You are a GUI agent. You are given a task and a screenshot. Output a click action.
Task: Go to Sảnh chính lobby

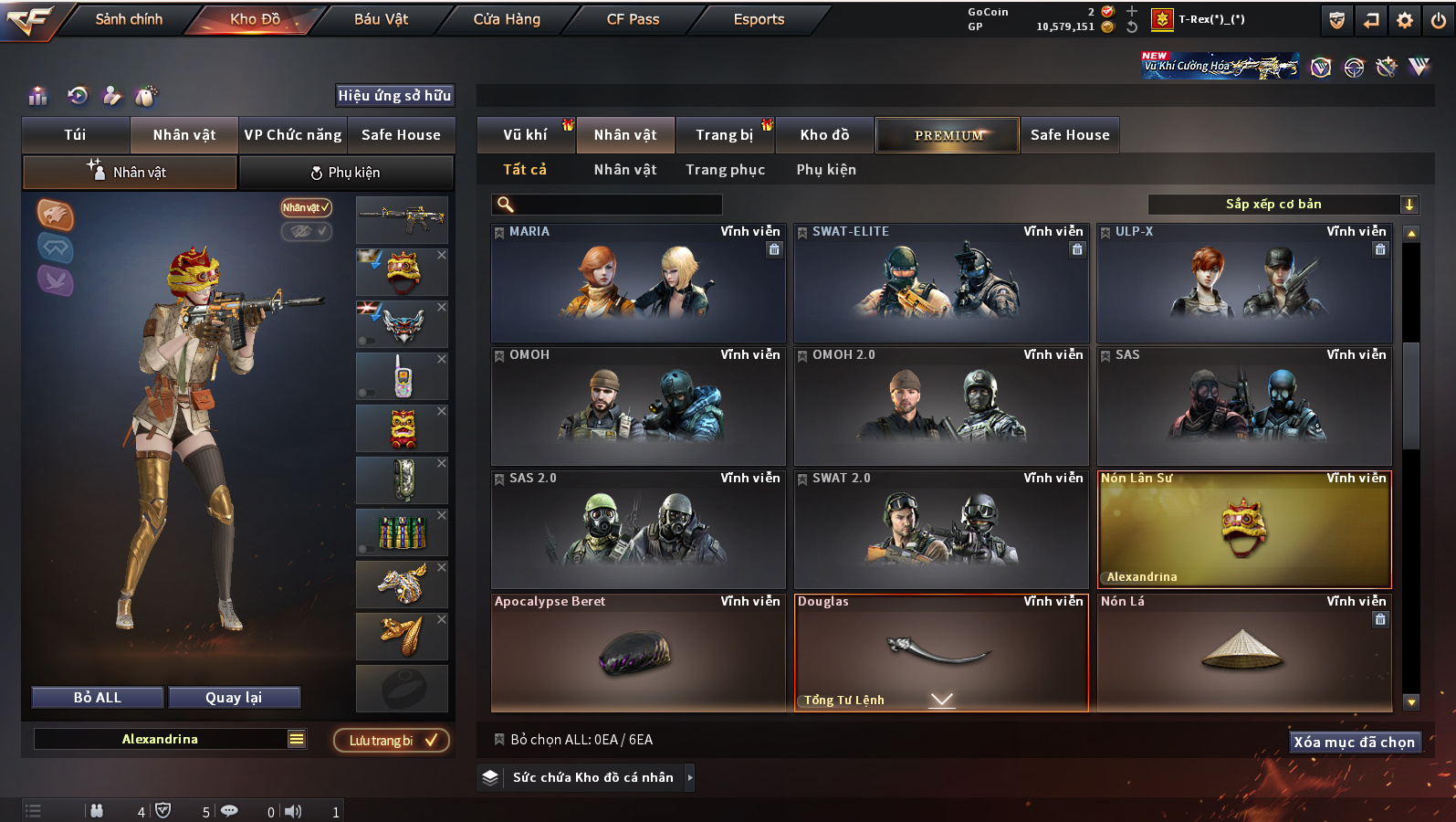tap(129, 19)
